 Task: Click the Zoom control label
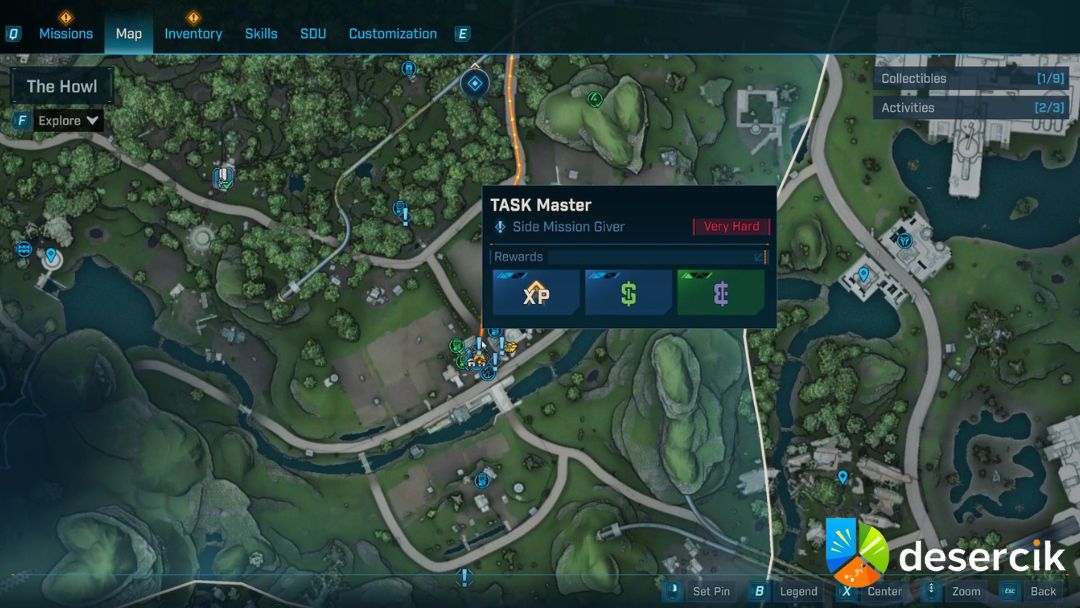click(966, 591)
